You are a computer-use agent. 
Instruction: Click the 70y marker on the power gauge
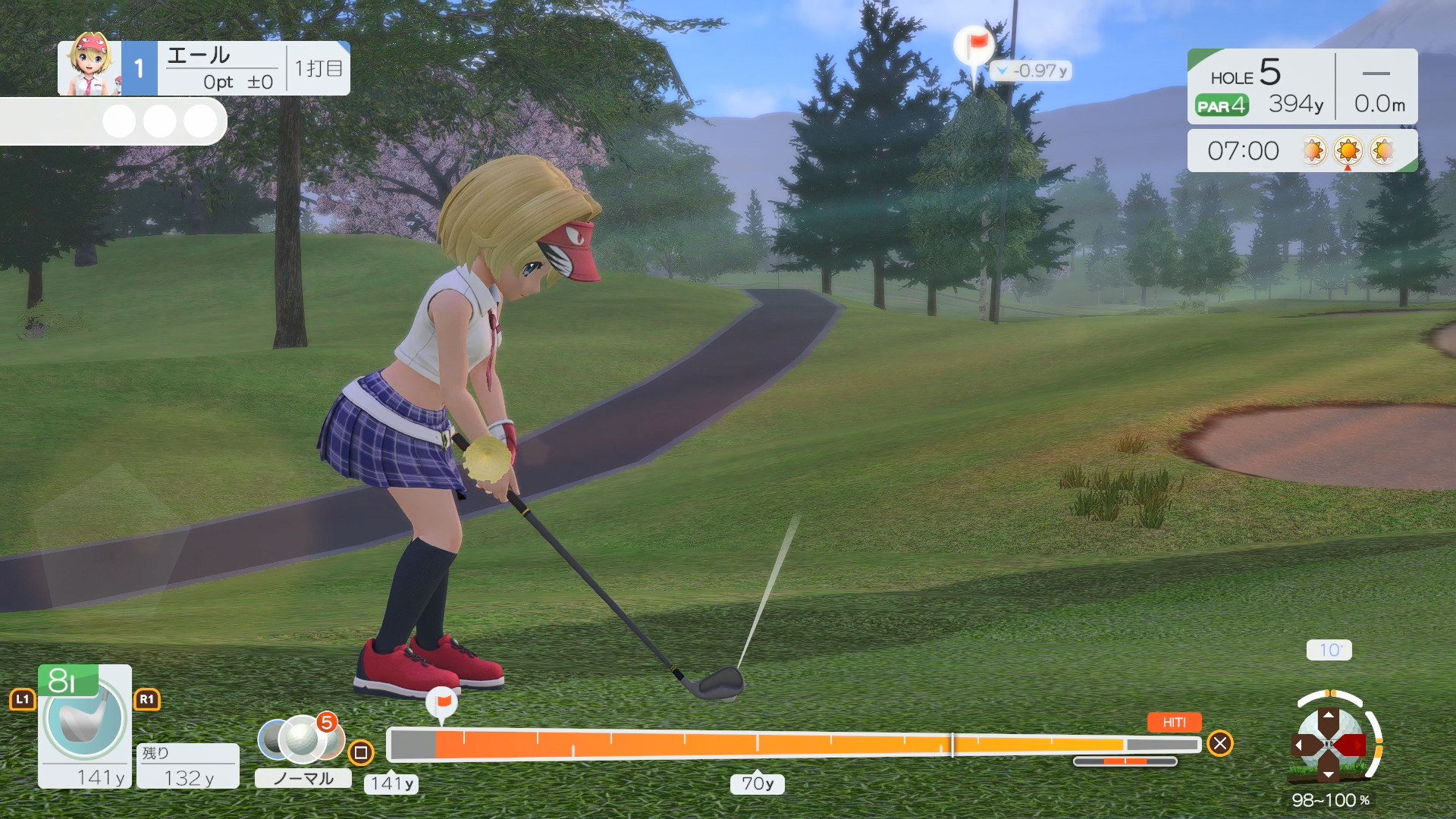(756, 784)
